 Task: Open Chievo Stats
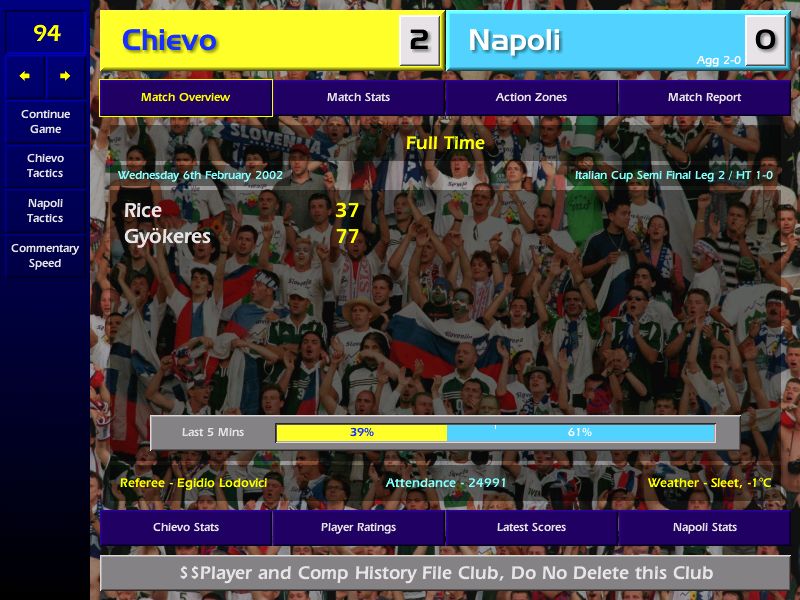[186, 527]
